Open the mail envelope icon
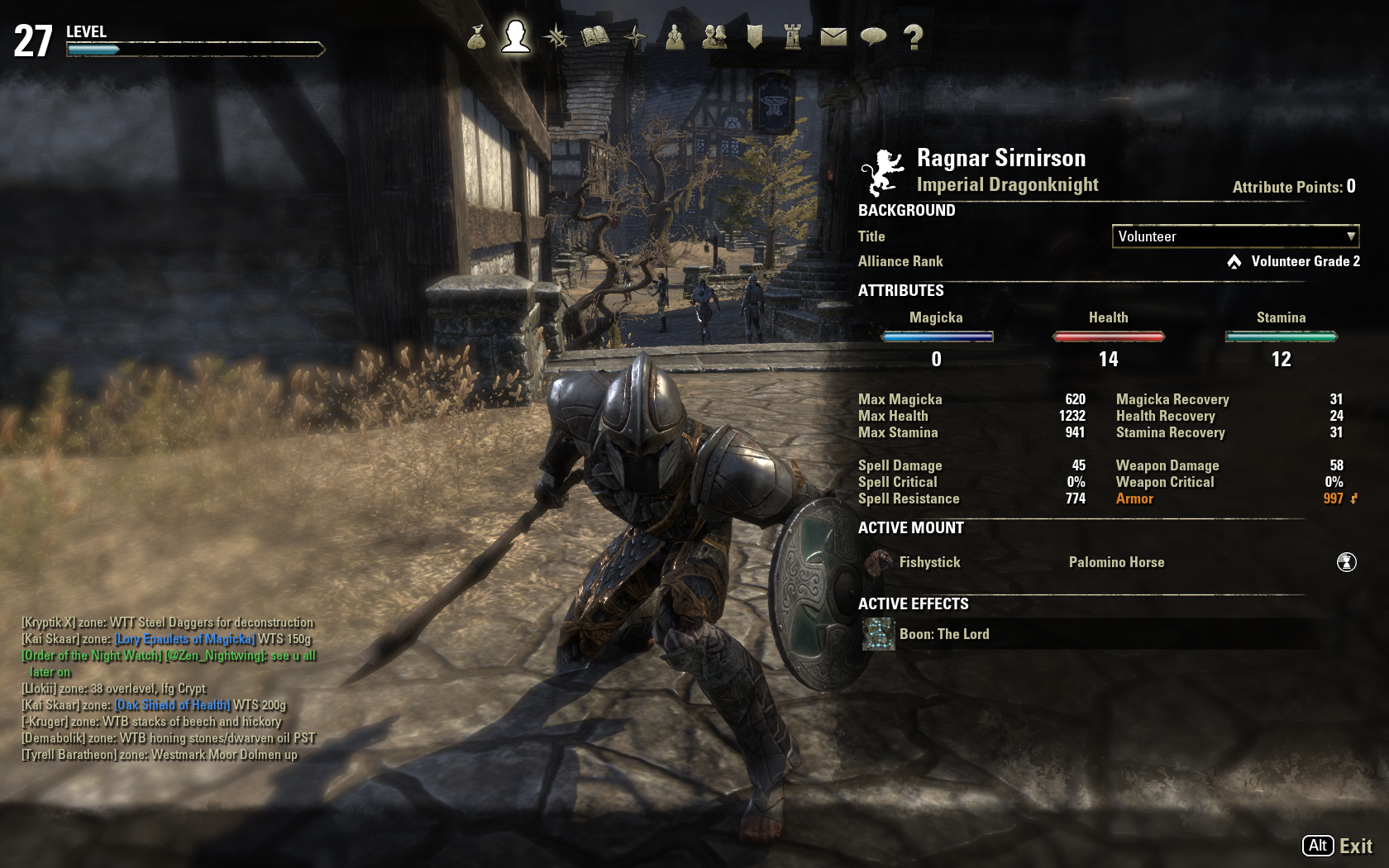 point(833,37)
